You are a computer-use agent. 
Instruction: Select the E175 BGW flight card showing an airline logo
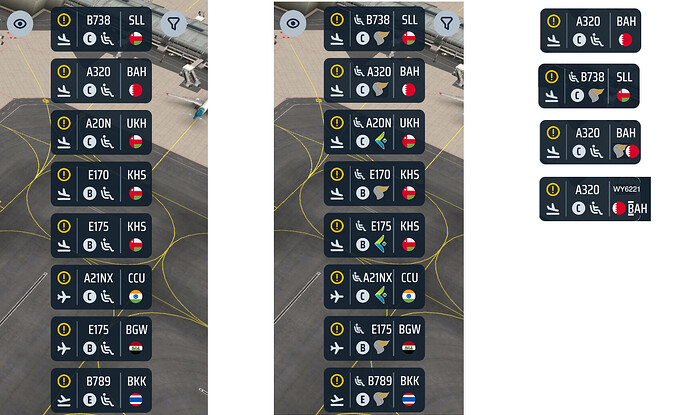click(x=375, y=339)
